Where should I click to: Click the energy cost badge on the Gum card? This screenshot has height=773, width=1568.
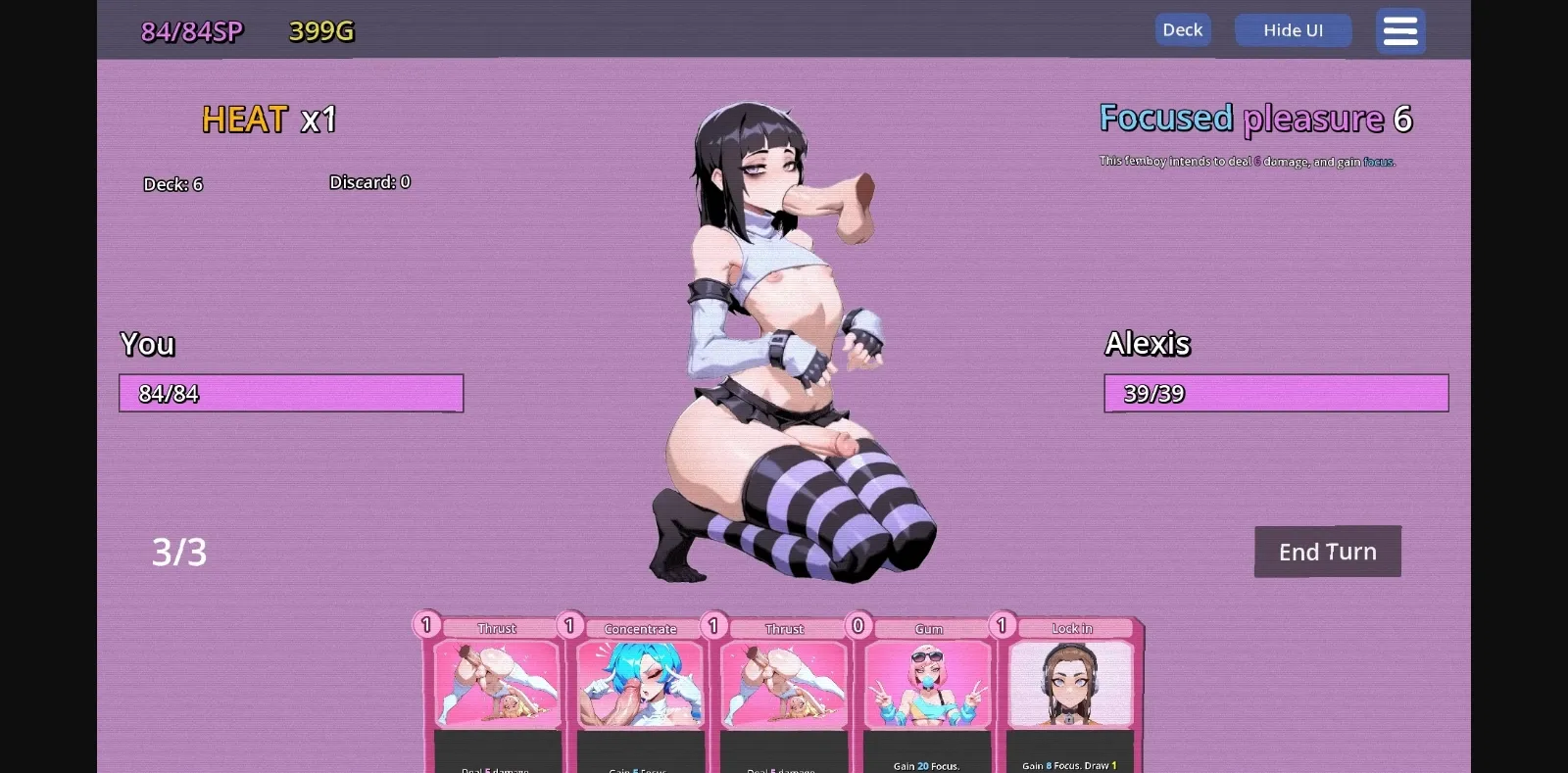click(857, 624)
